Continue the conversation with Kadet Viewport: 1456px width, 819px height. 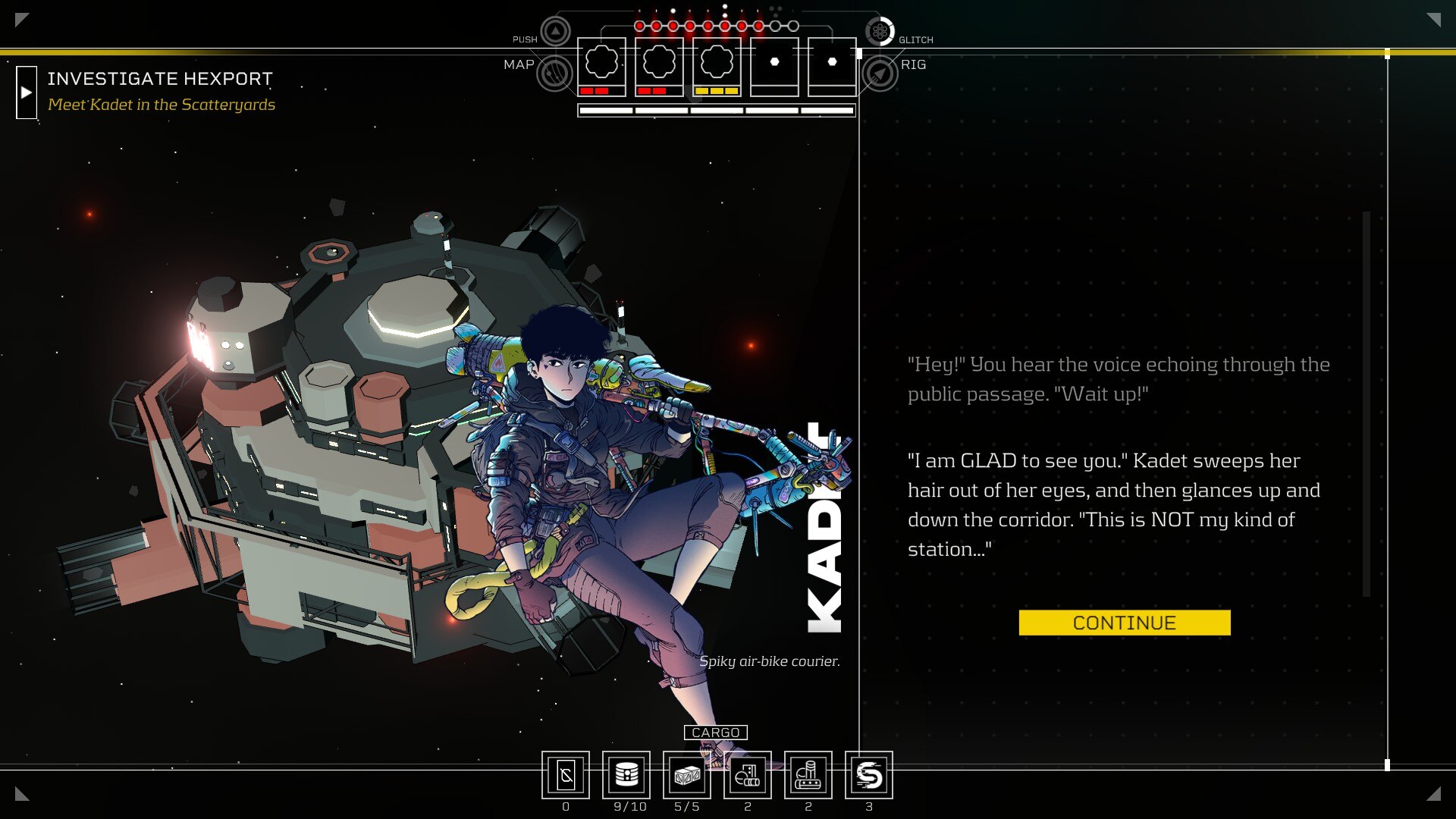(x=1124, y=623)
